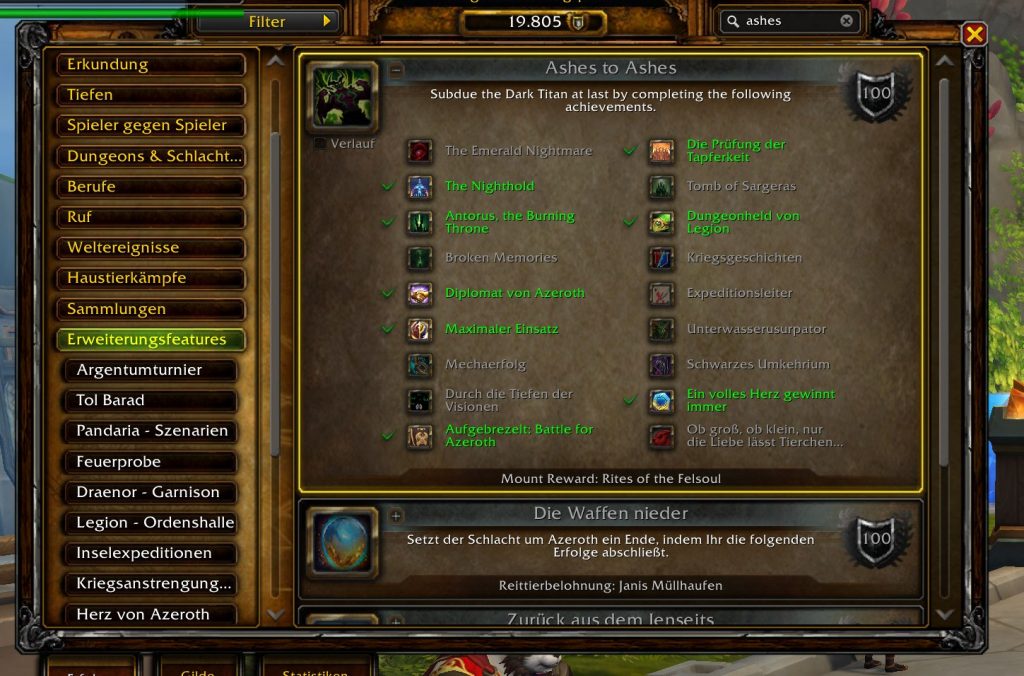Screen dimensions: 1024x676
Task: Open the Filter dropdown
Action: (268, 21)
